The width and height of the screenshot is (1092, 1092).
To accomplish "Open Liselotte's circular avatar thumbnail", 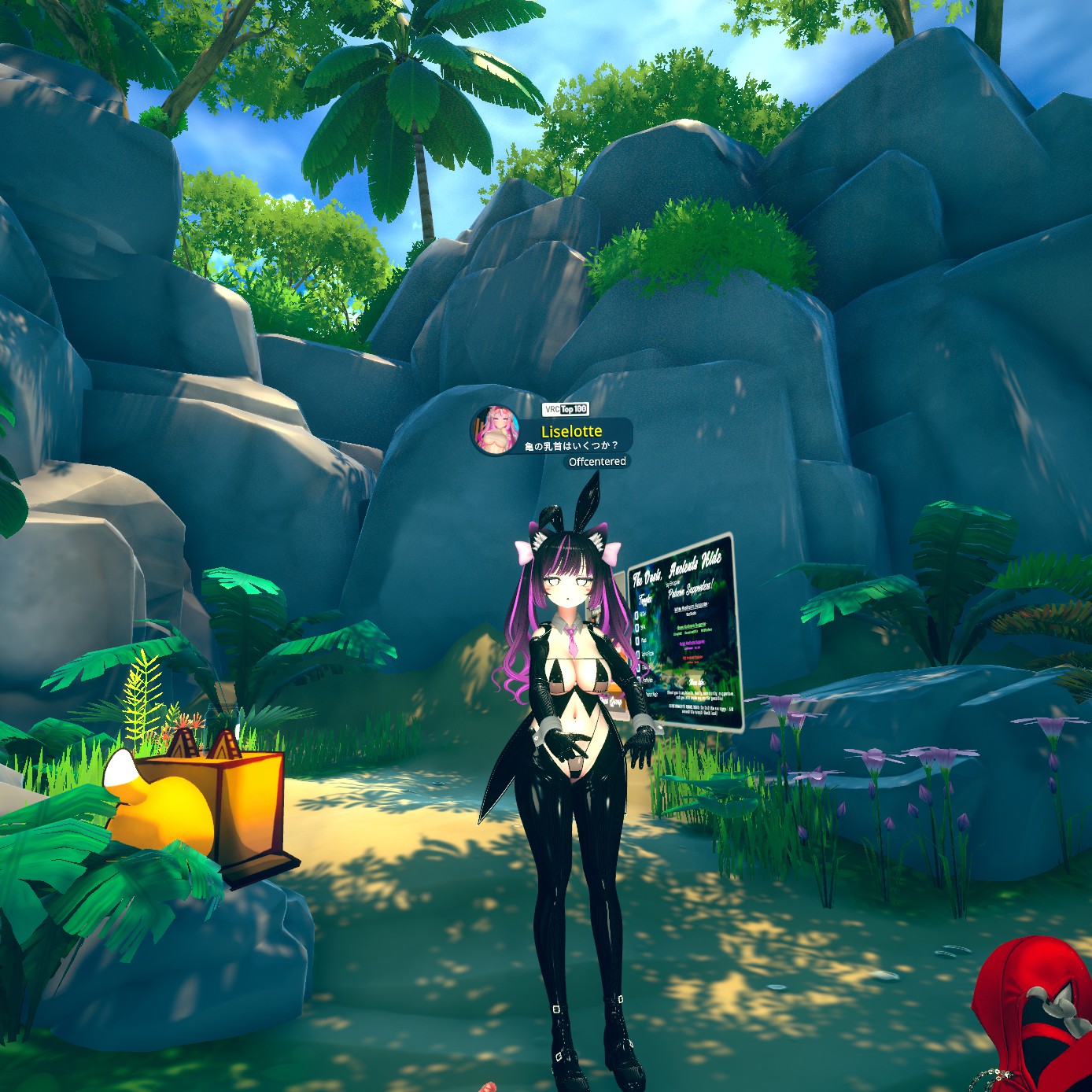I will point(496,430).
